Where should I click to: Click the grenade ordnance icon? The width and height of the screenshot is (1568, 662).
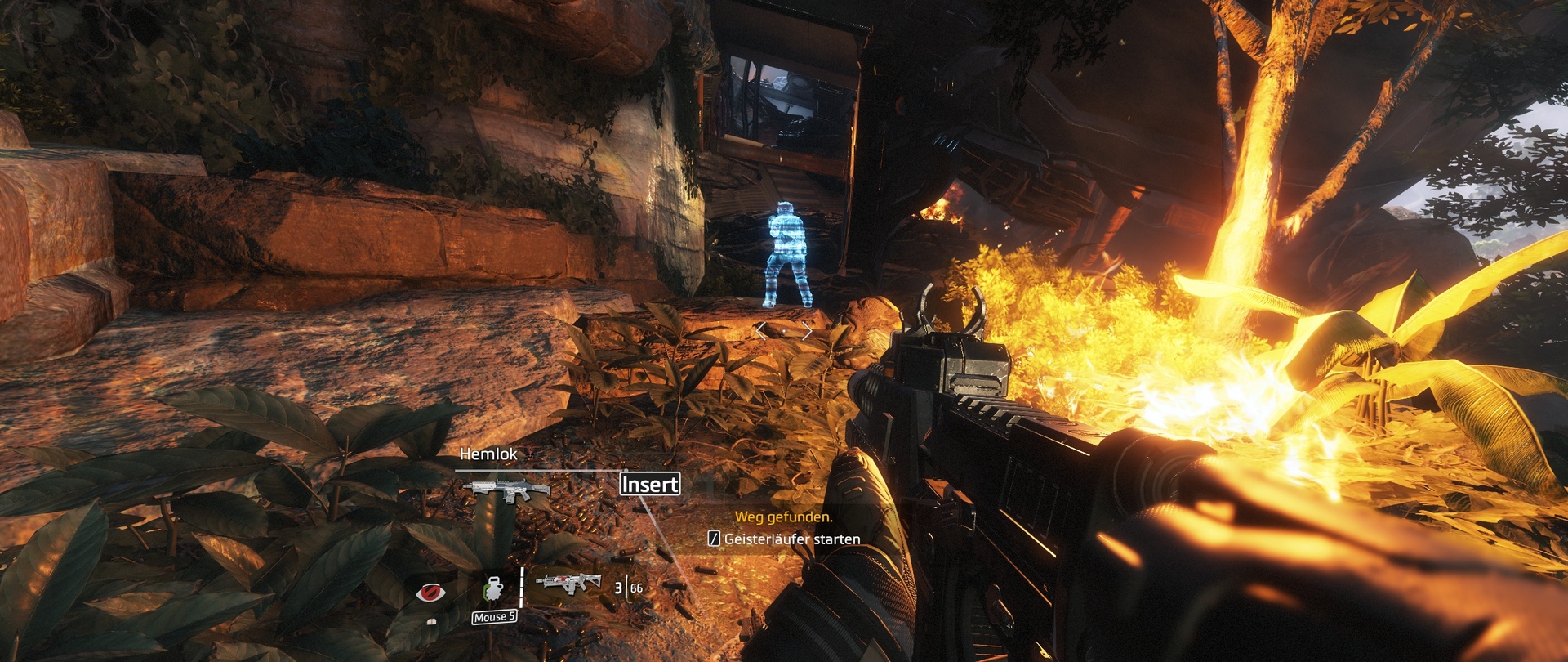click(x=493, y=591)
